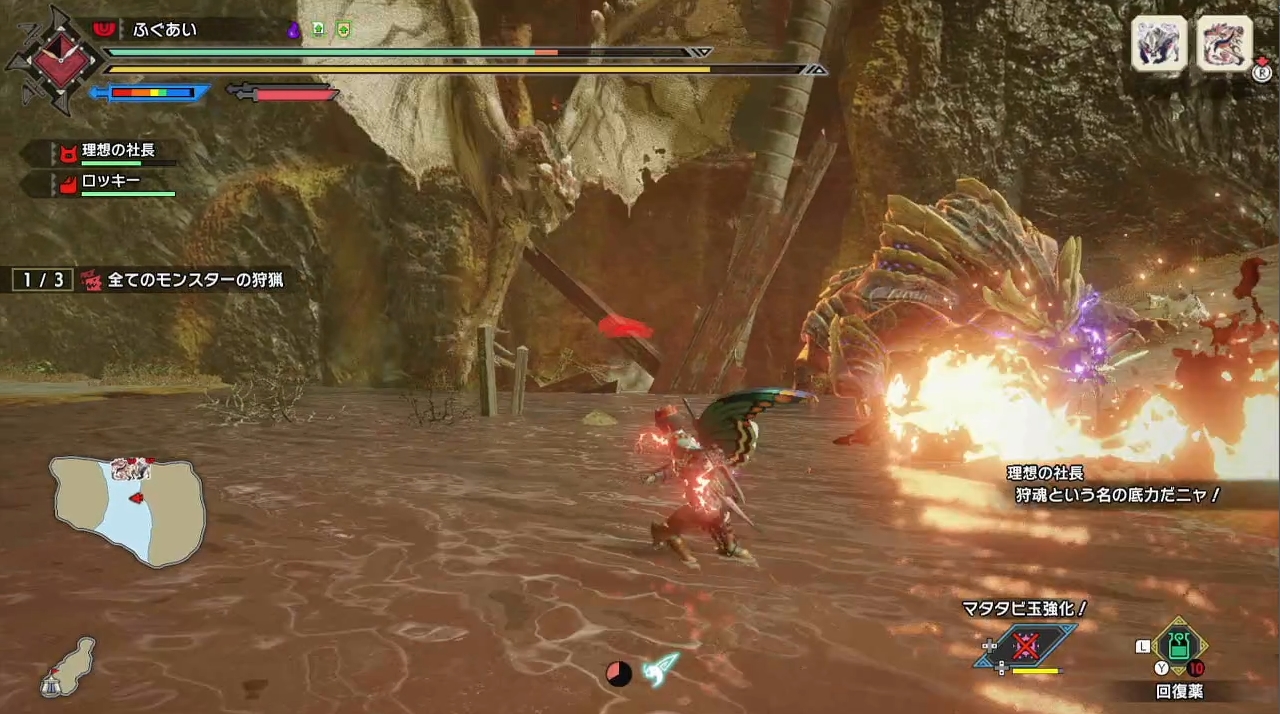Select the first target monster icon
This screenshot has width=1280, height=714.
point(1159,44)
